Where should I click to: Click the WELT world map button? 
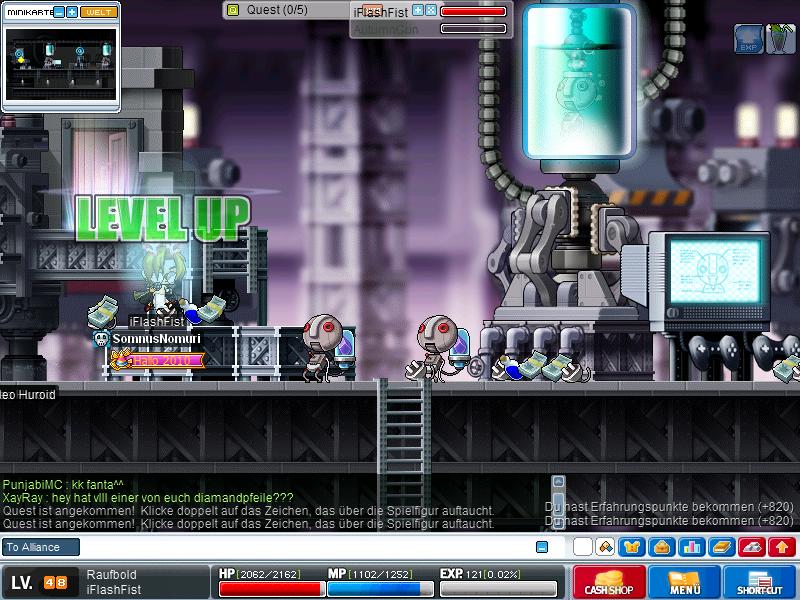(x=98, y=12)
